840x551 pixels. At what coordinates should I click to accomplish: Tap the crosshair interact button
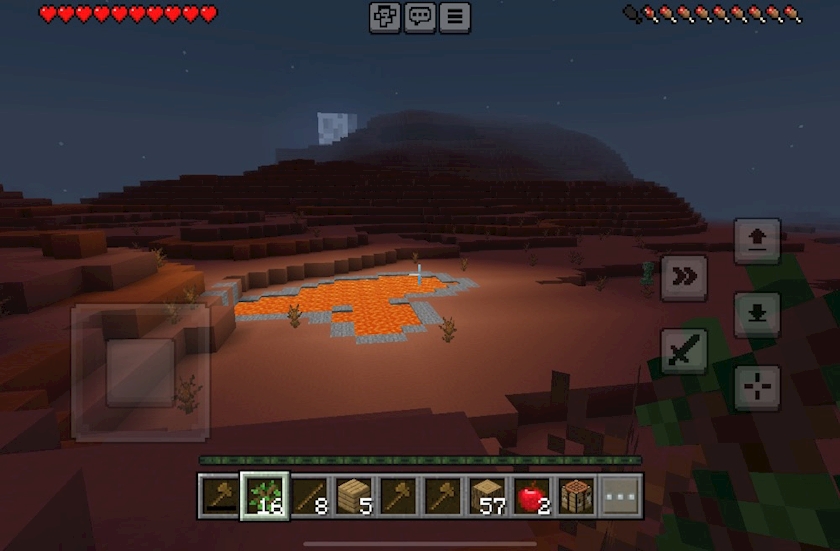click(757, 387)
